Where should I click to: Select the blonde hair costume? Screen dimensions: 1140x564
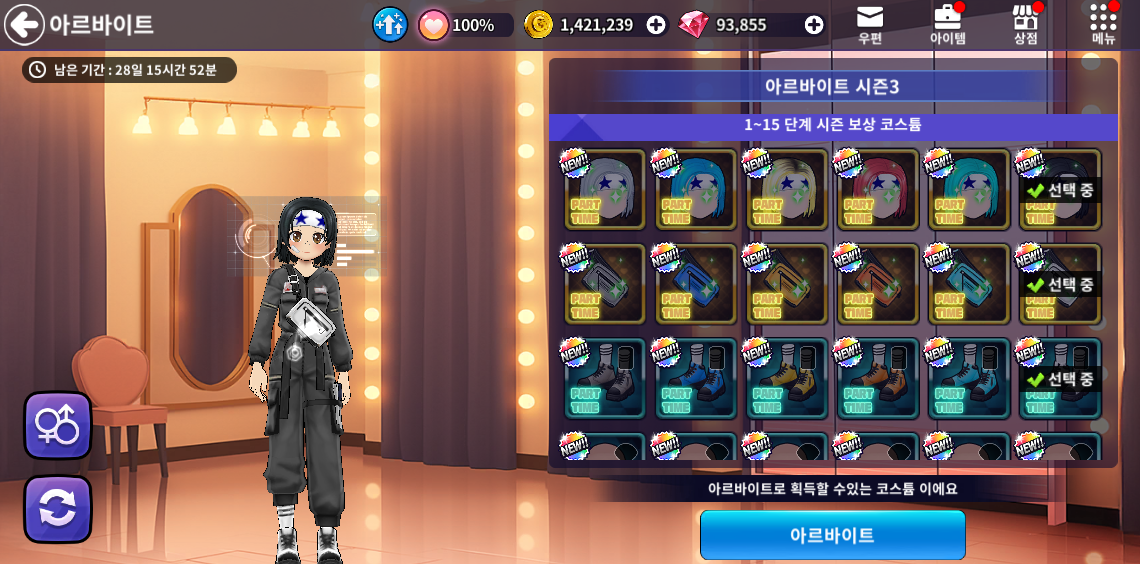[787, 190]
